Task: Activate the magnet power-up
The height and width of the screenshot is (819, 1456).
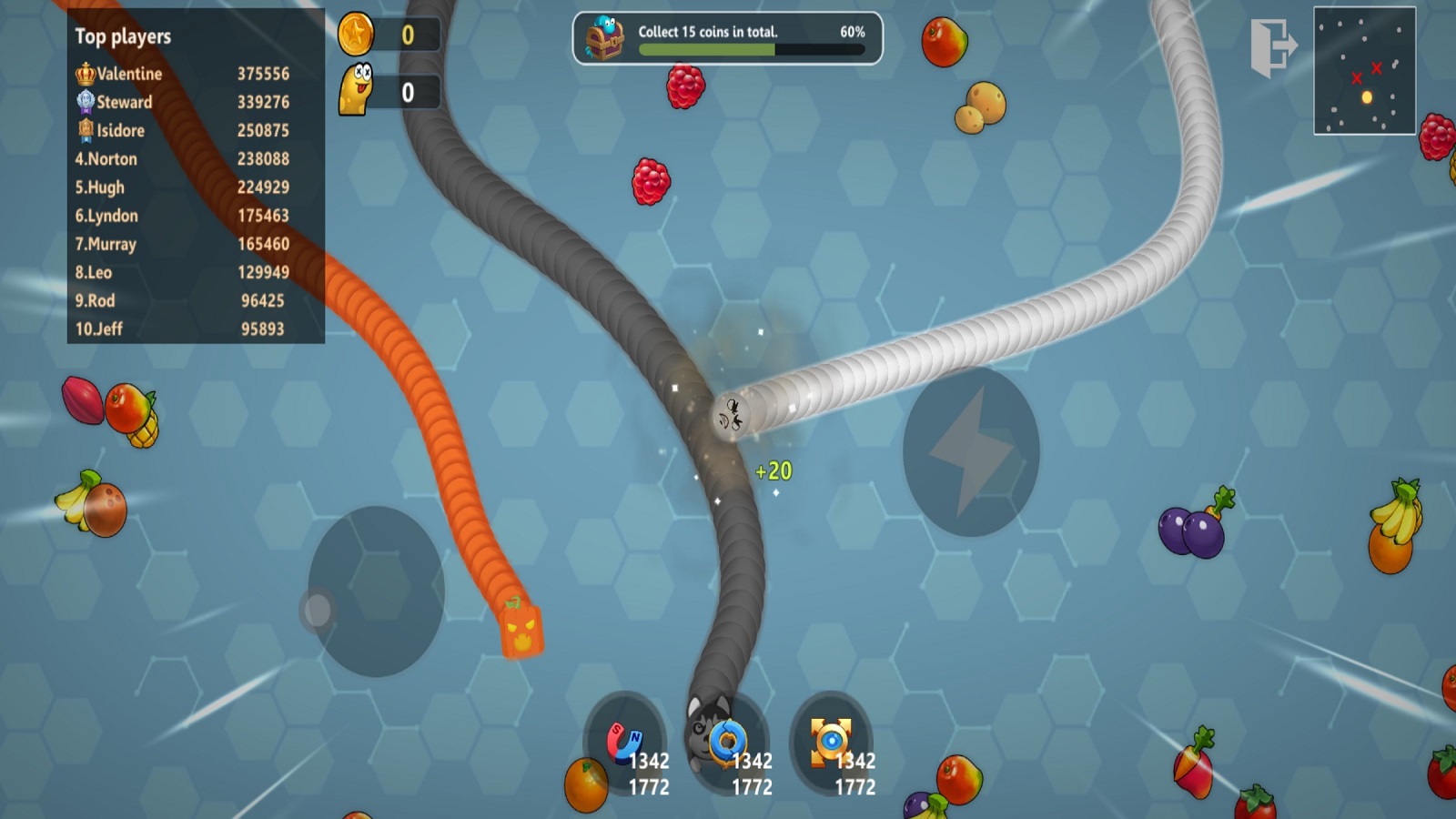Action: (x=625, y=743)
